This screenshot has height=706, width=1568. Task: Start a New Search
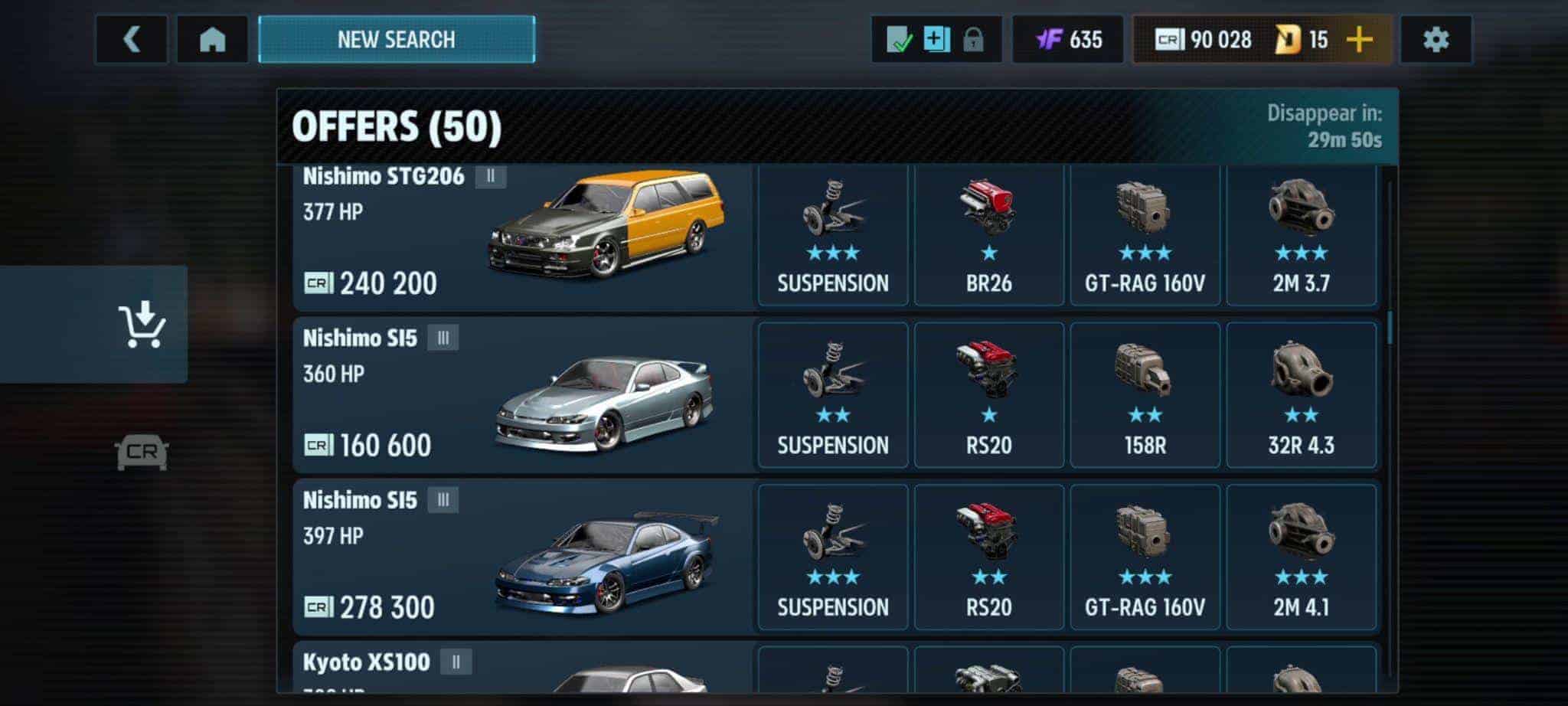click(x=397, y=40)
